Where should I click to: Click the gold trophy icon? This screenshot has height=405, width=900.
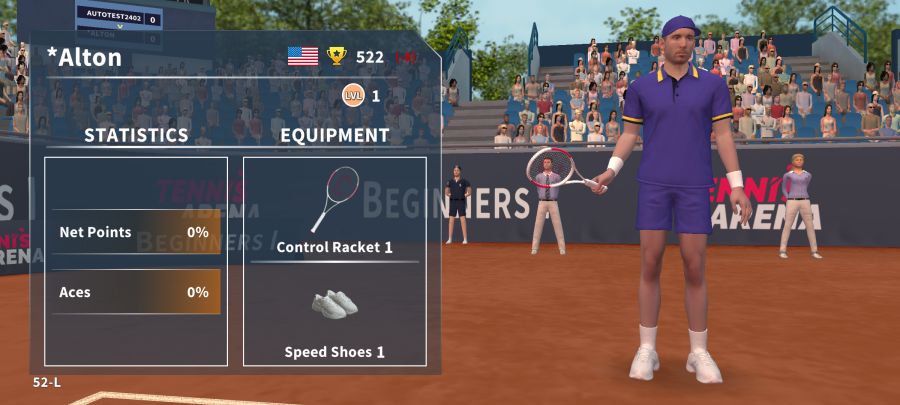coord(337,56)
